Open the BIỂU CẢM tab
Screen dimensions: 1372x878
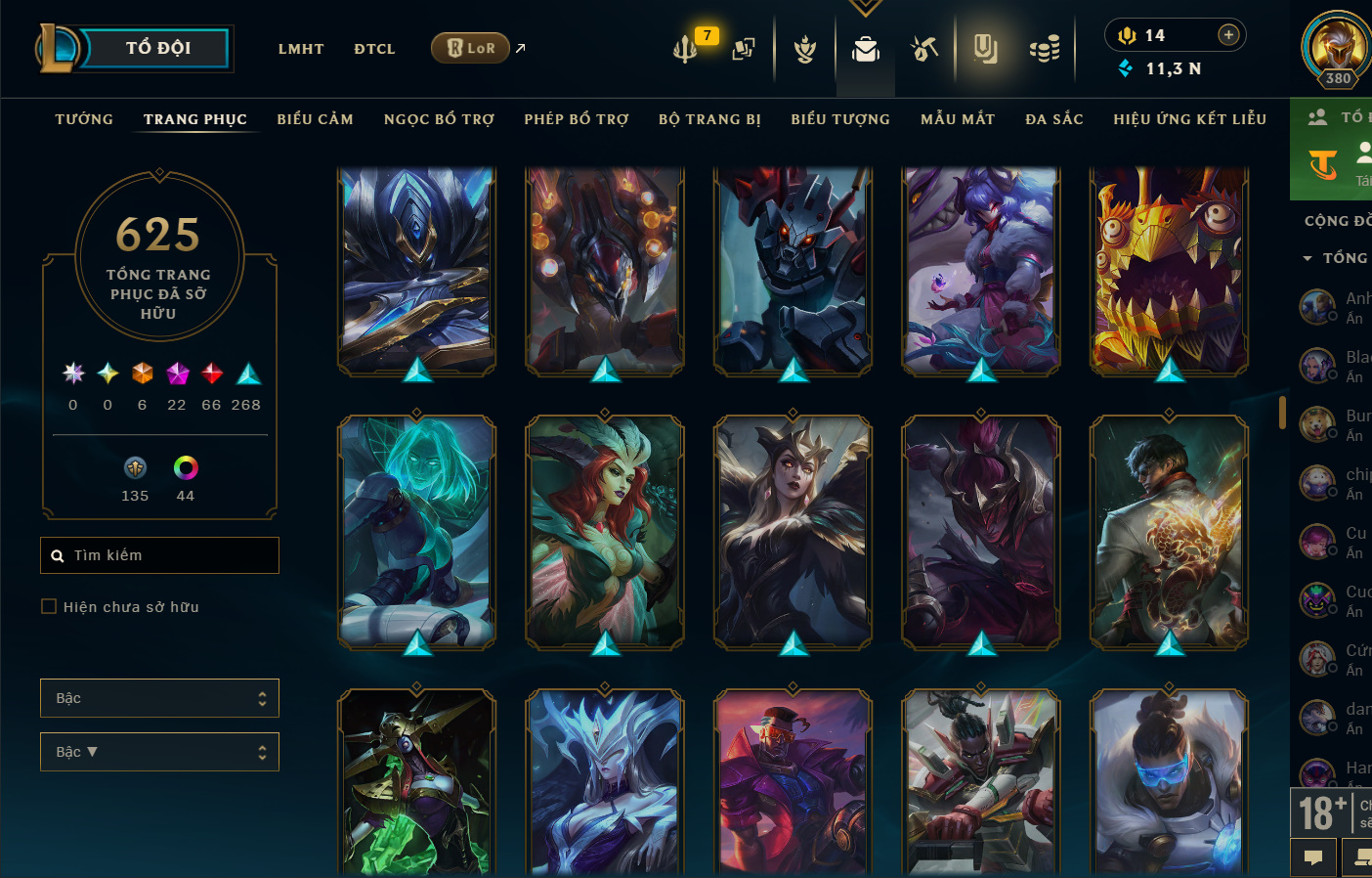(315, 119)
